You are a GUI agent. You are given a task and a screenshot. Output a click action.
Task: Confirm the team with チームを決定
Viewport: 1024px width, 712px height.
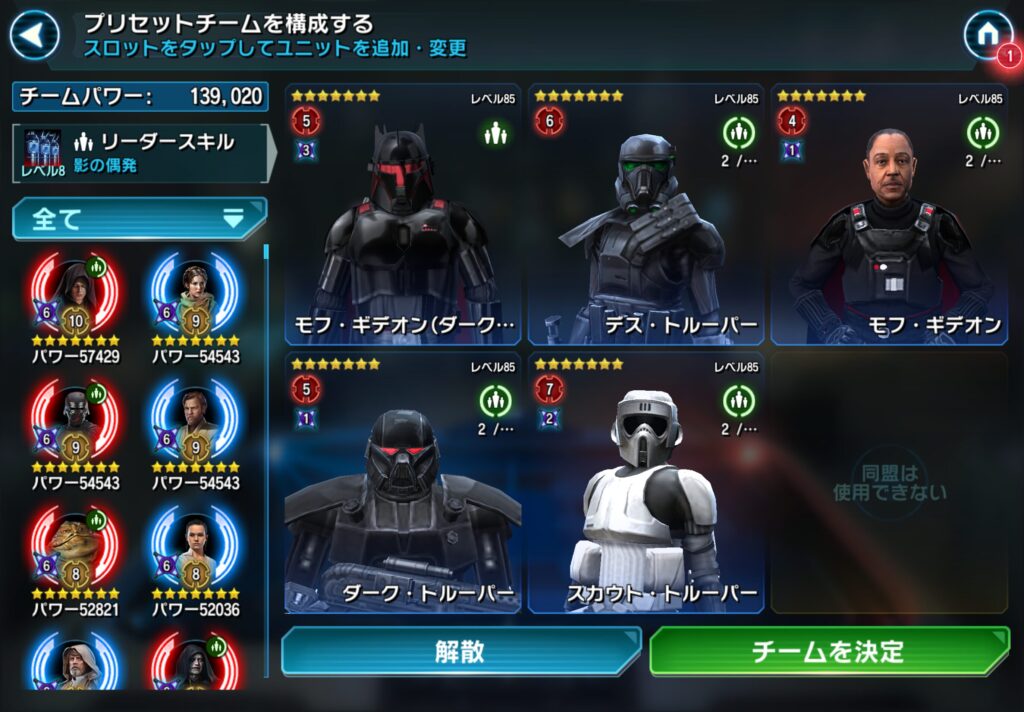pos(828,652)
